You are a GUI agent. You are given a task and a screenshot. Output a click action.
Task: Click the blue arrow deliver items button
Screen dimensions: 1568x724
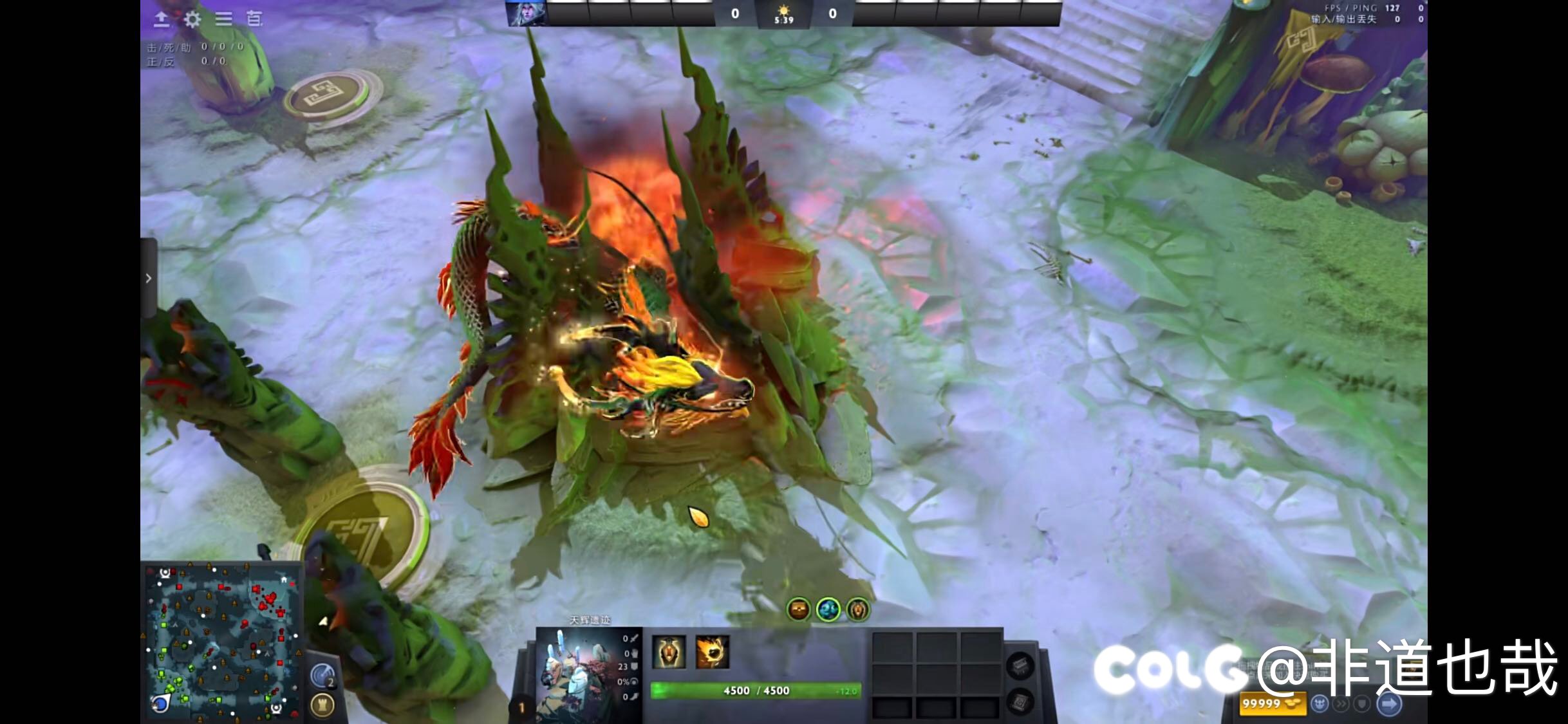(x=1389, y=704)
